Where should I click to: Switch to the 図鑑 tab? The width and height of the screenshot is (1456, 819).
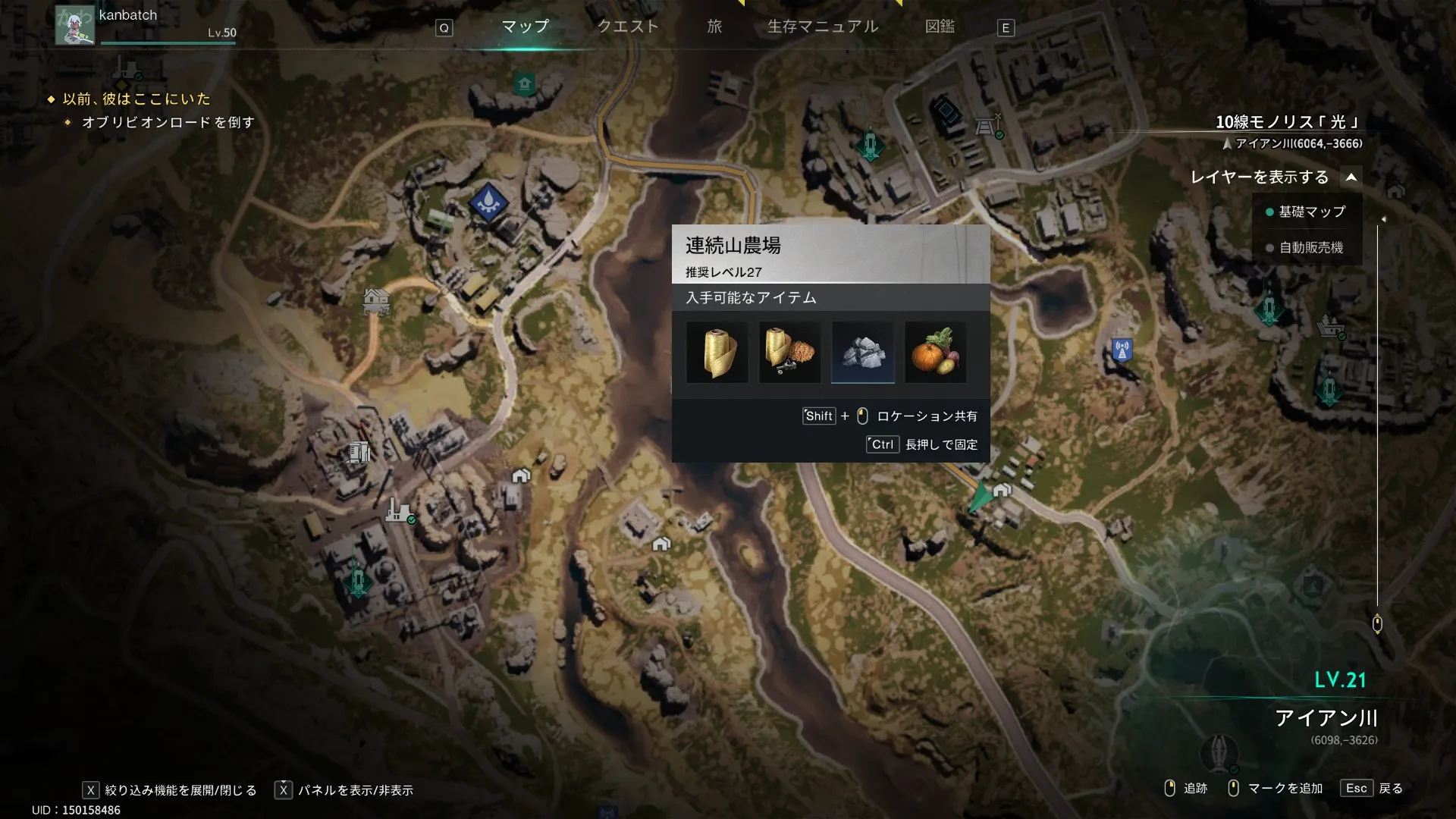tap(940, 27)
